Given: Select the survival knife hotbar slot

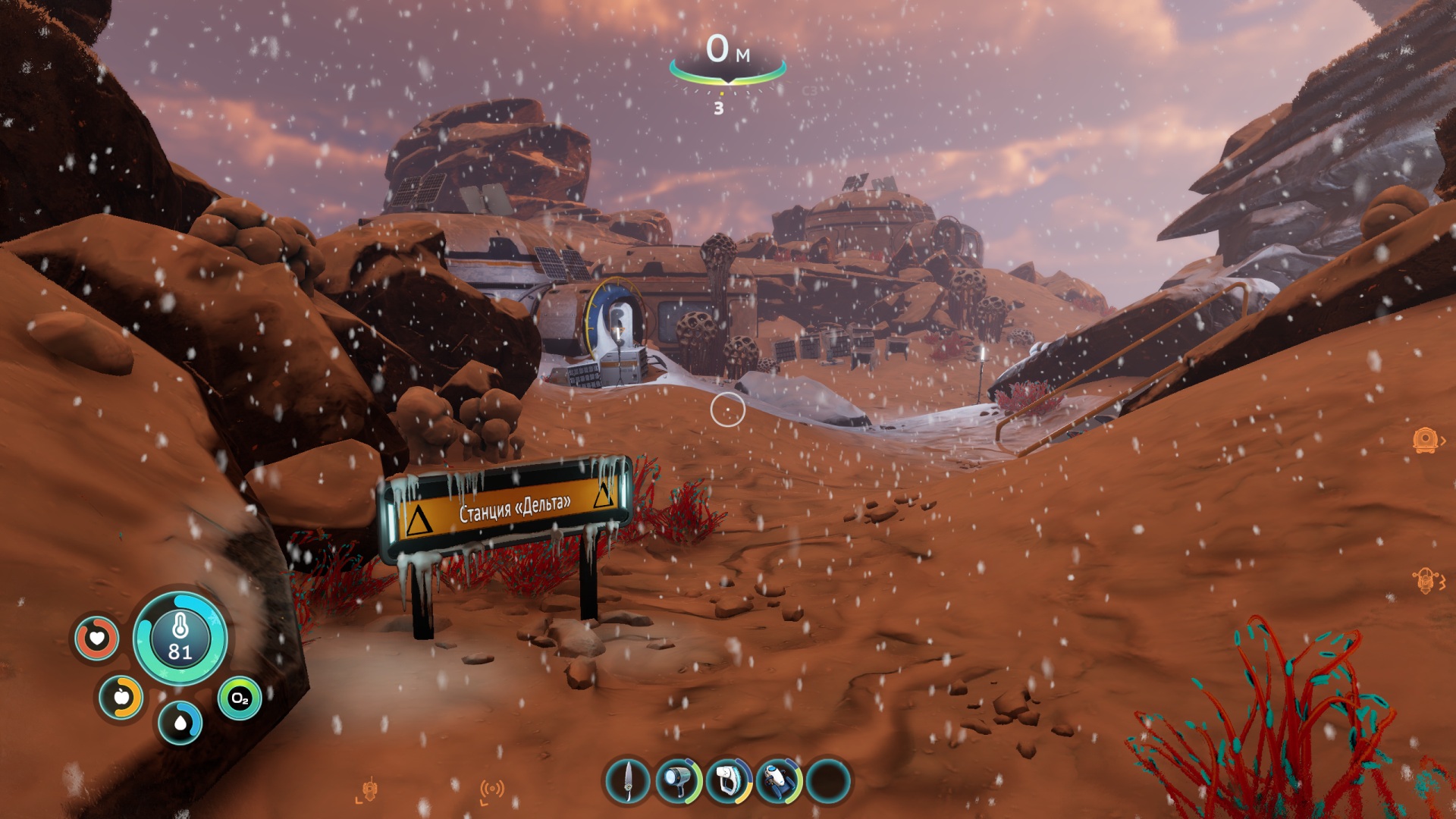Looking at the screenshot, I should 628,780.
